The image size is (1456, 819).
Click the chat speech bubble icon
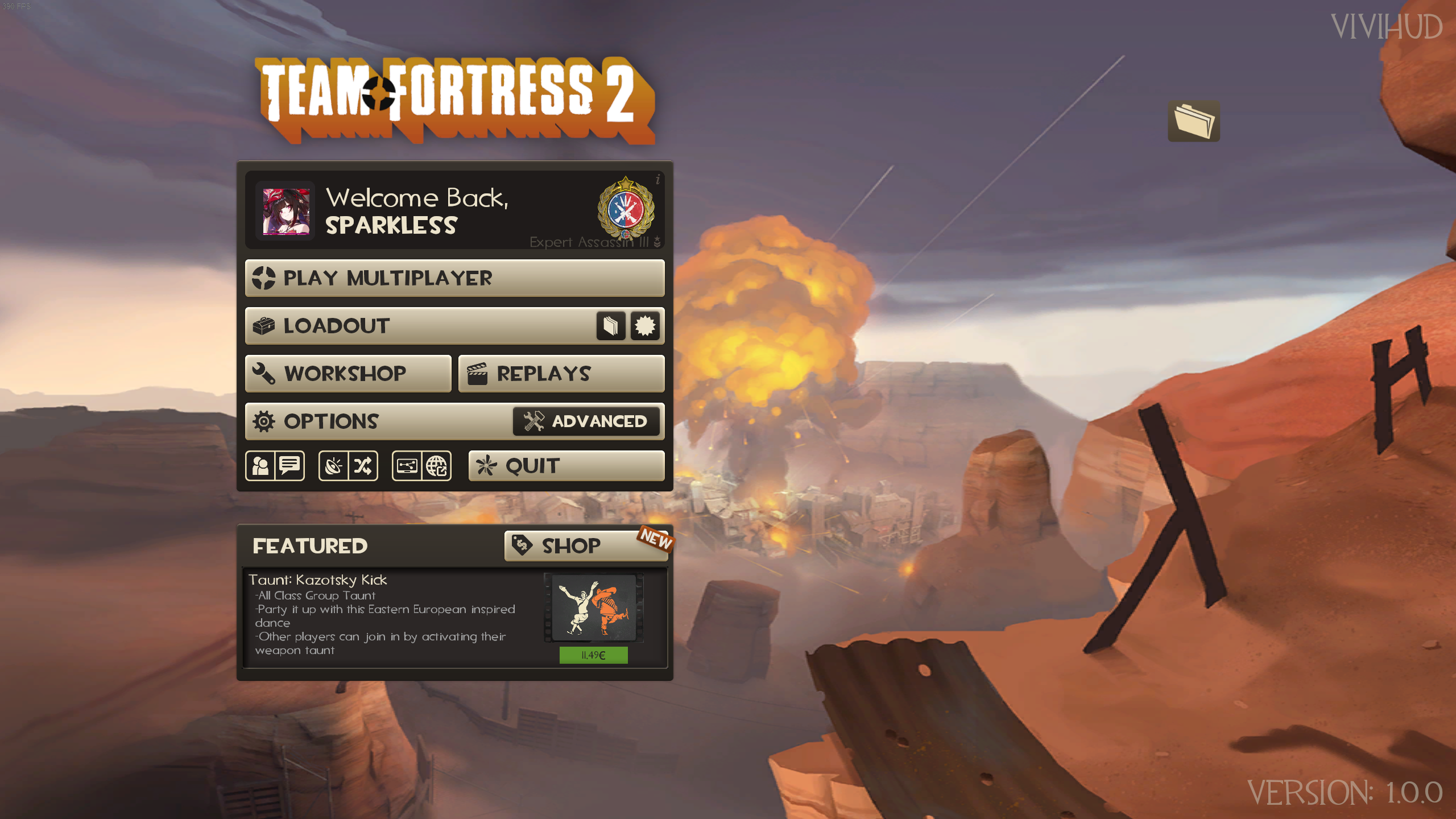pos(290,466)
